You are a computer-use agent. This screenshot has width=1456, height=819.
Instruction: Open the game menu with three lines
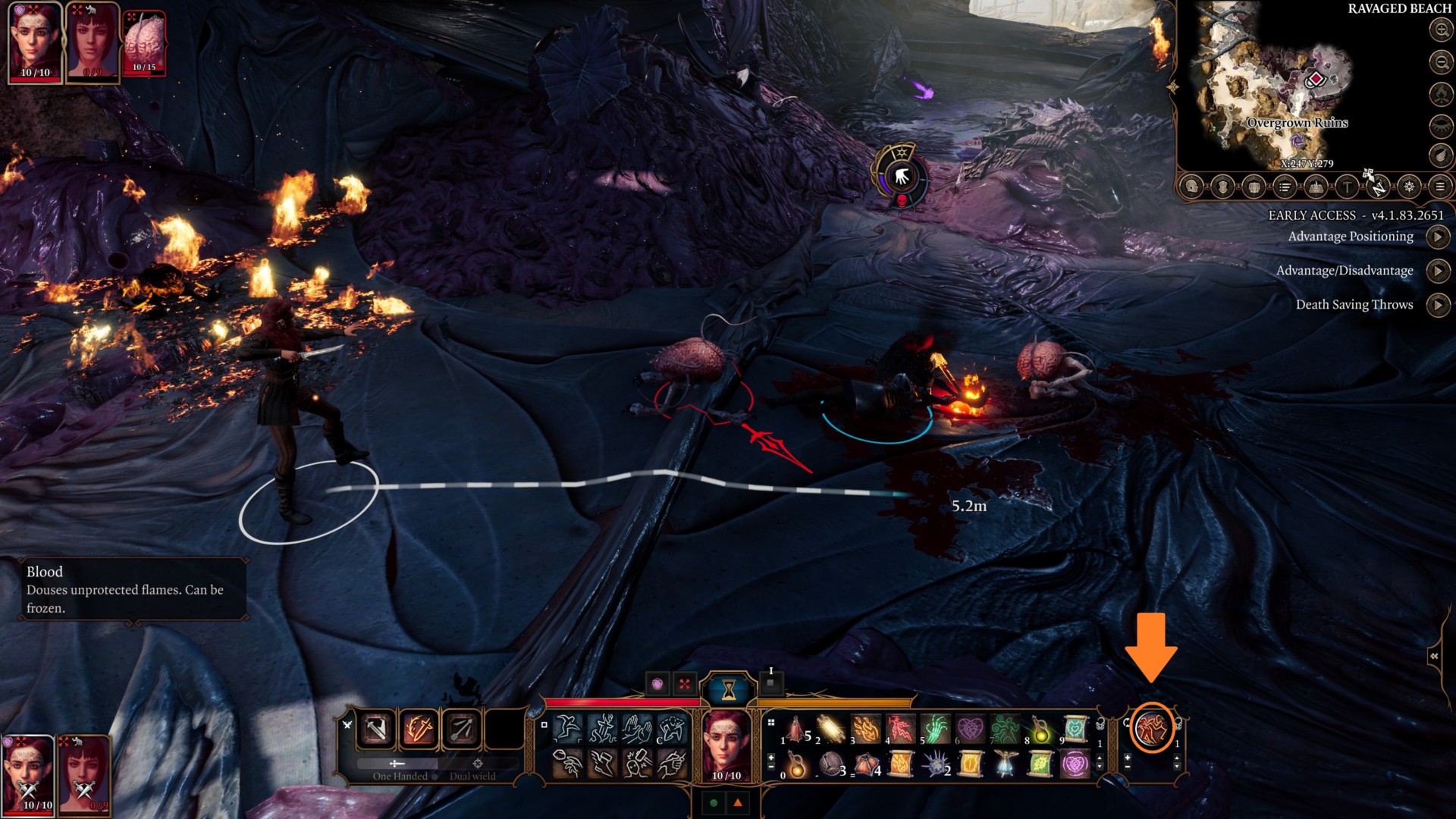pos(1440,187)
